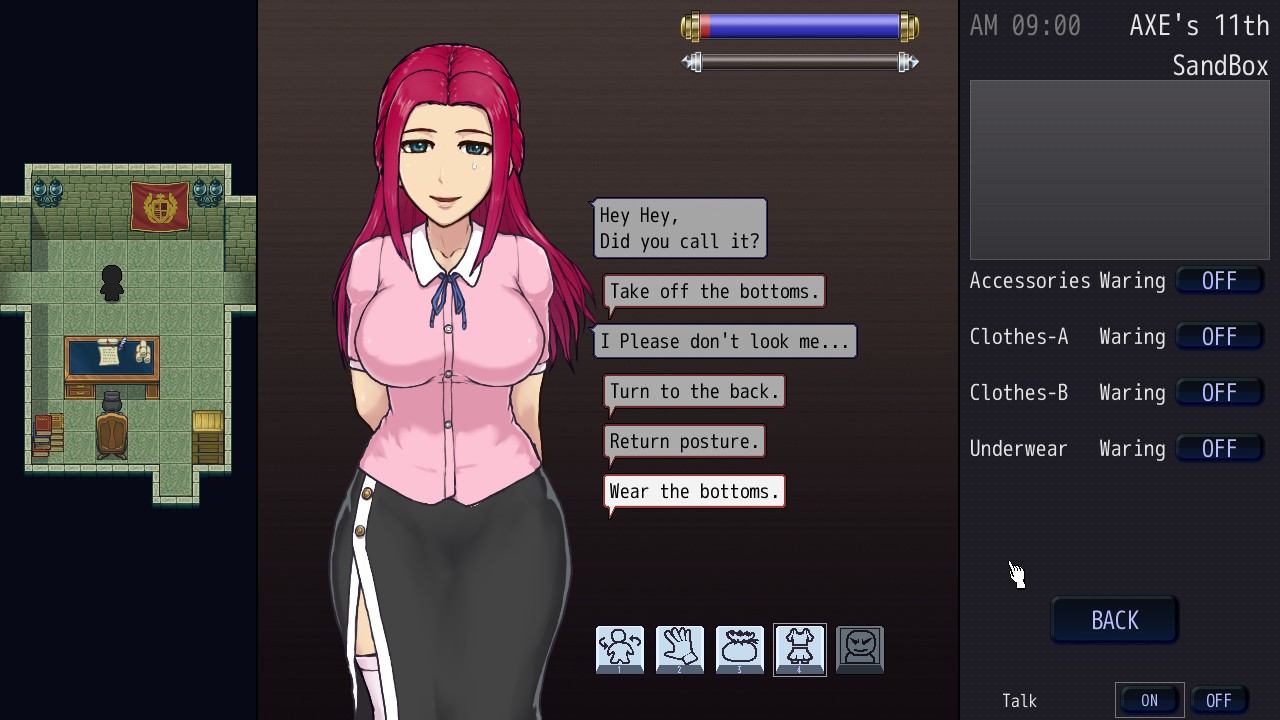Screen dimensions: 1280x720
Task: Click the BACK button
Action: pos(1114,621)
